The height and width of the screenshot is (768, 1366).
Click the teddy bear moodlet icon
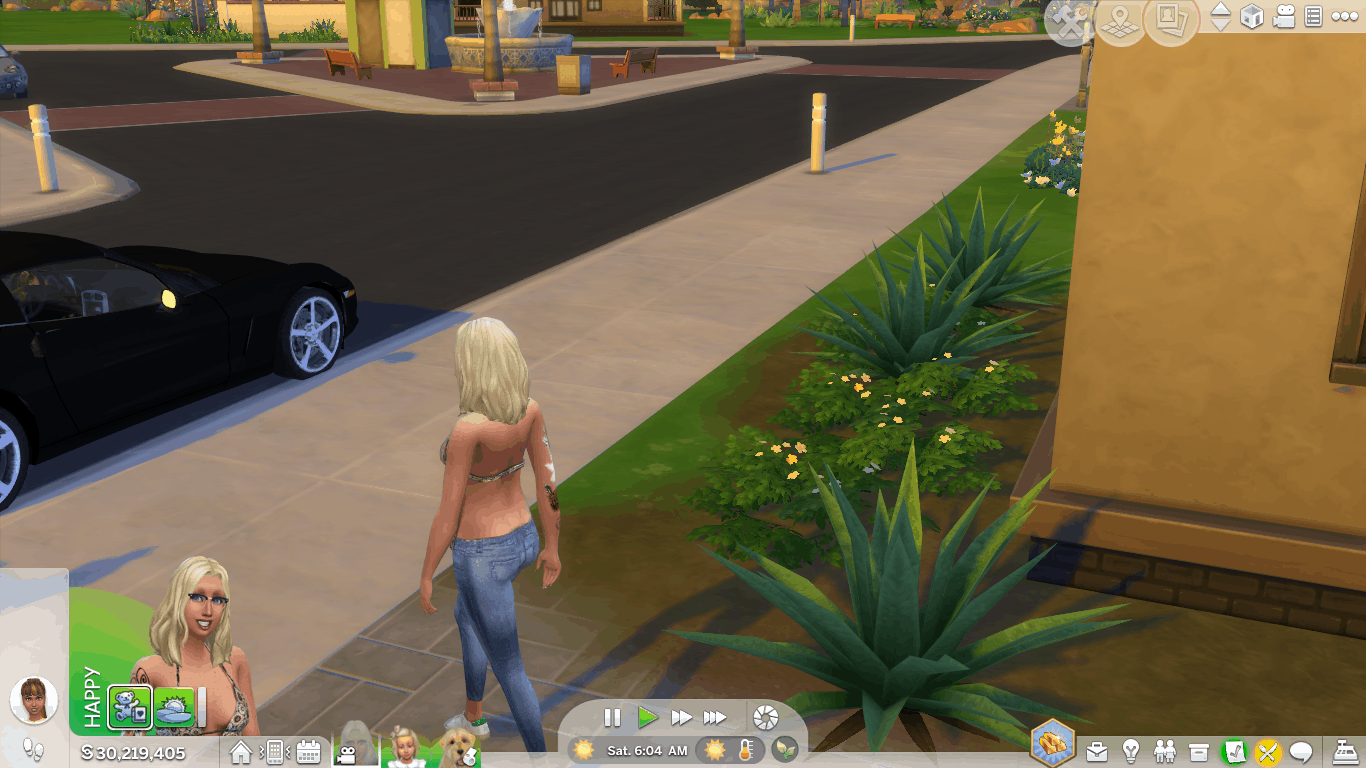click(x=130, y=707)
